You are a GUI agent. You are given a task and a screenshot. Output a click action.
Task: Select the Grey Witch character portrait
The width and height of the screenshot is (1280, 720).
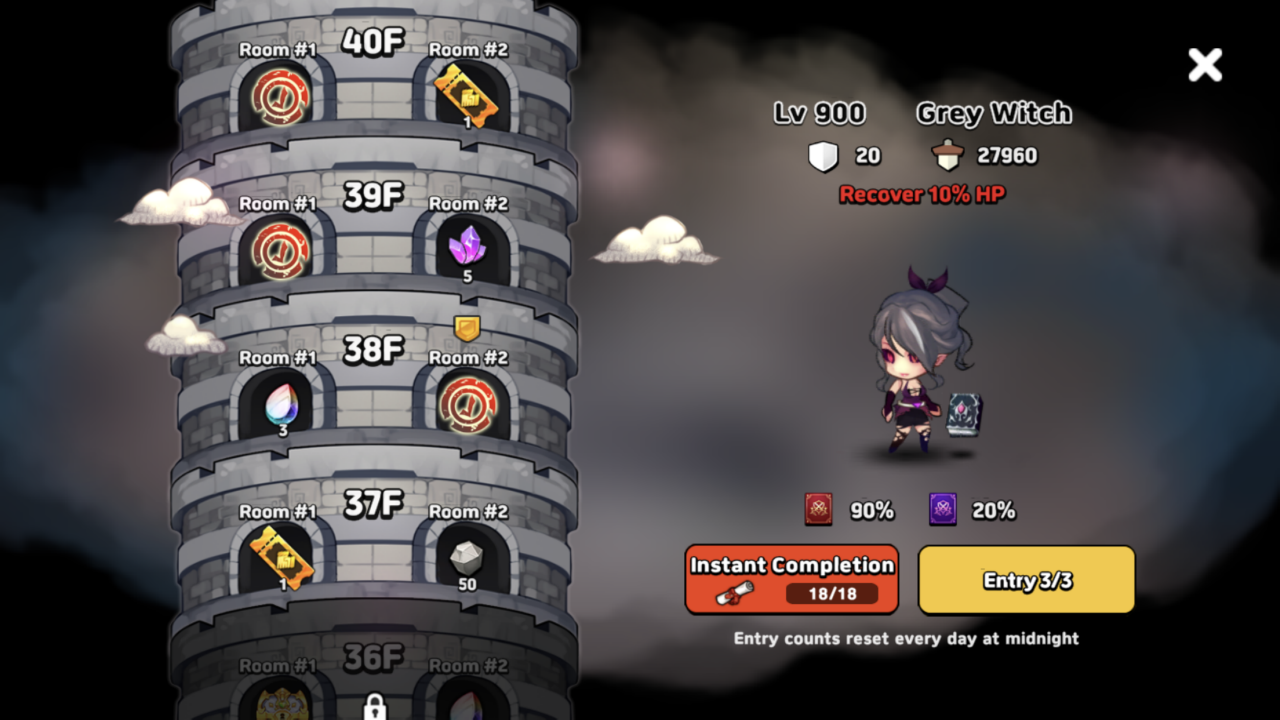(915, 370)
